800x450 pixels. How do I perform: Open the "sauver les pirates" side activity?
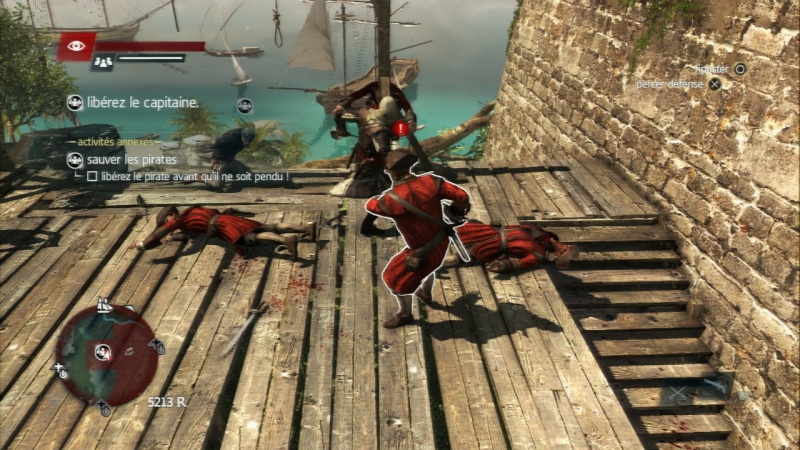[x=131, y=160]
